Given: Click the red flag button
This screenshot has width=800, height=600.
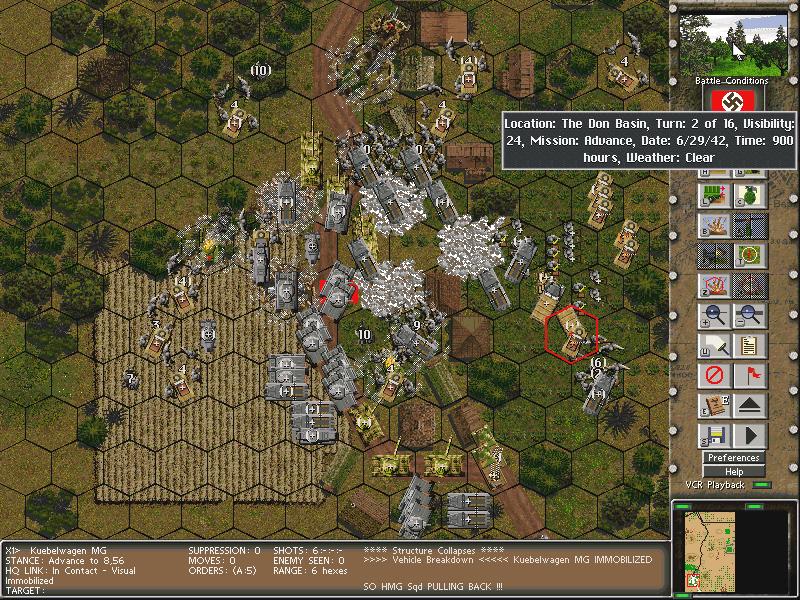Looking at the screenshot, I should tap(749, 376).
